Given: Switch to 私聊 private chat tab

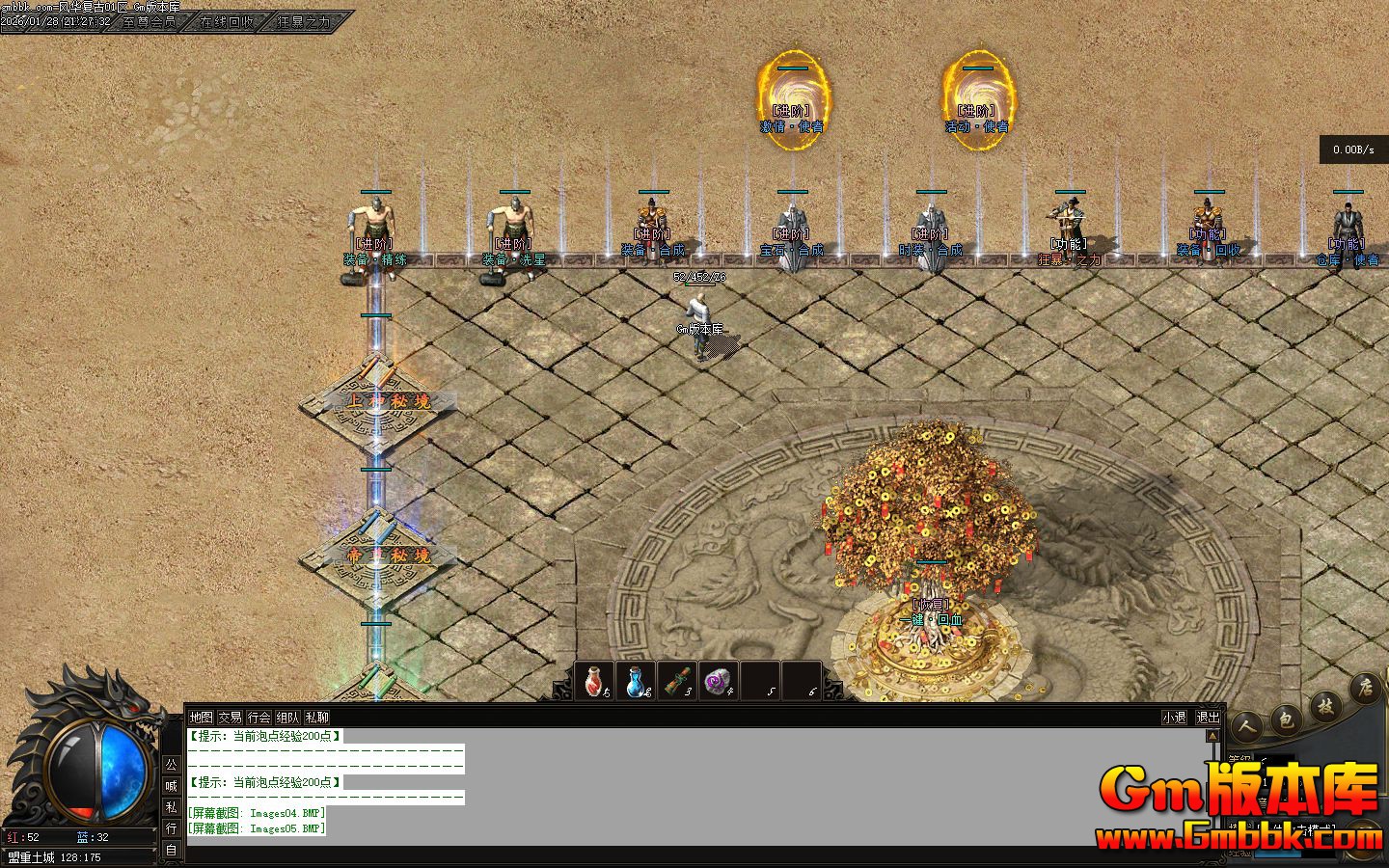Looking at the screenshot, I should point(316,718).
